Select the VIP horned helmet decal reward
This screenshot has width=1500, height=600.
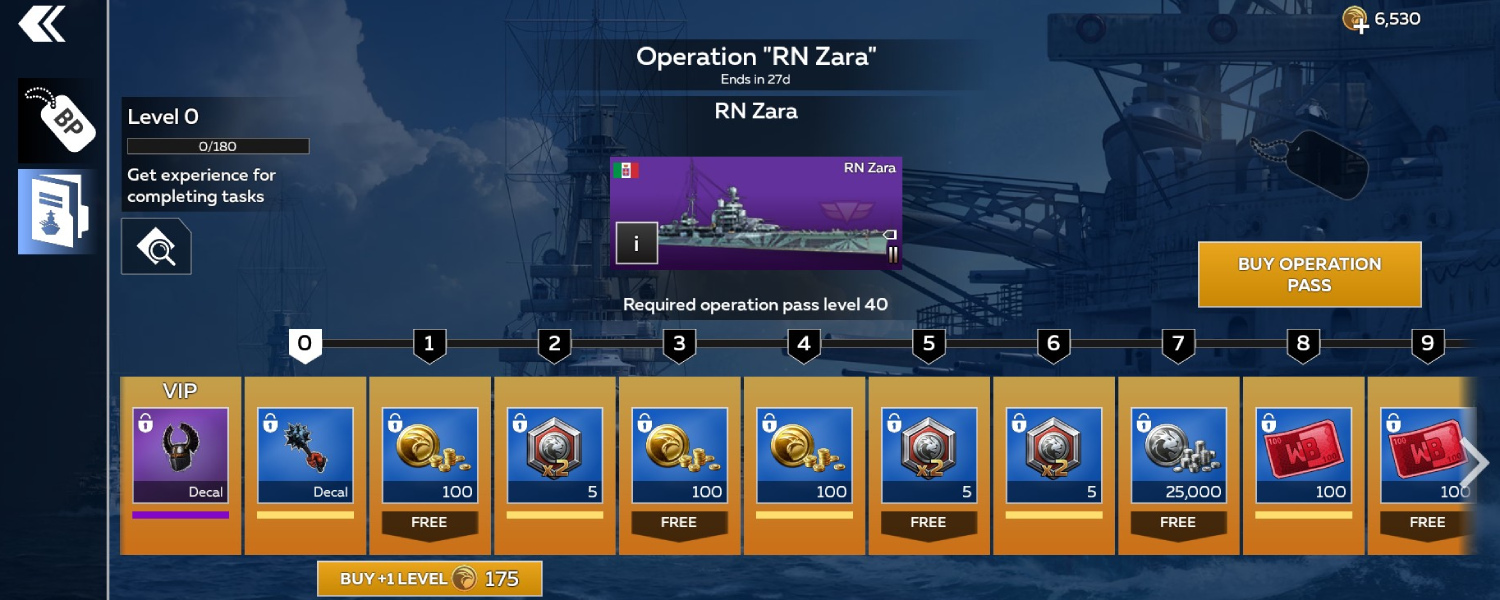(181, 455)
